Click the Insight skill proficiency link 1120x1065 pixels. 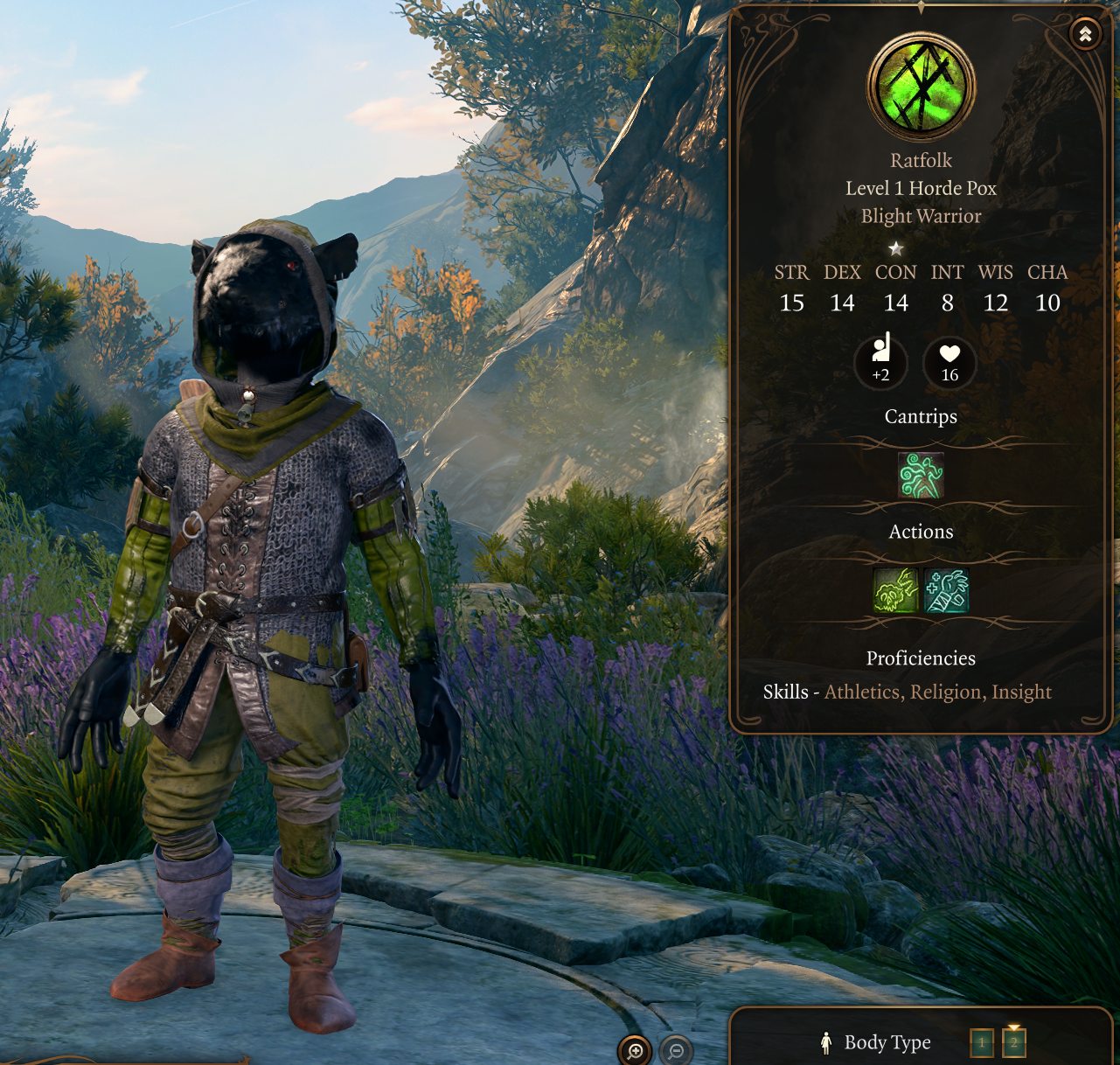point(1021,693)
